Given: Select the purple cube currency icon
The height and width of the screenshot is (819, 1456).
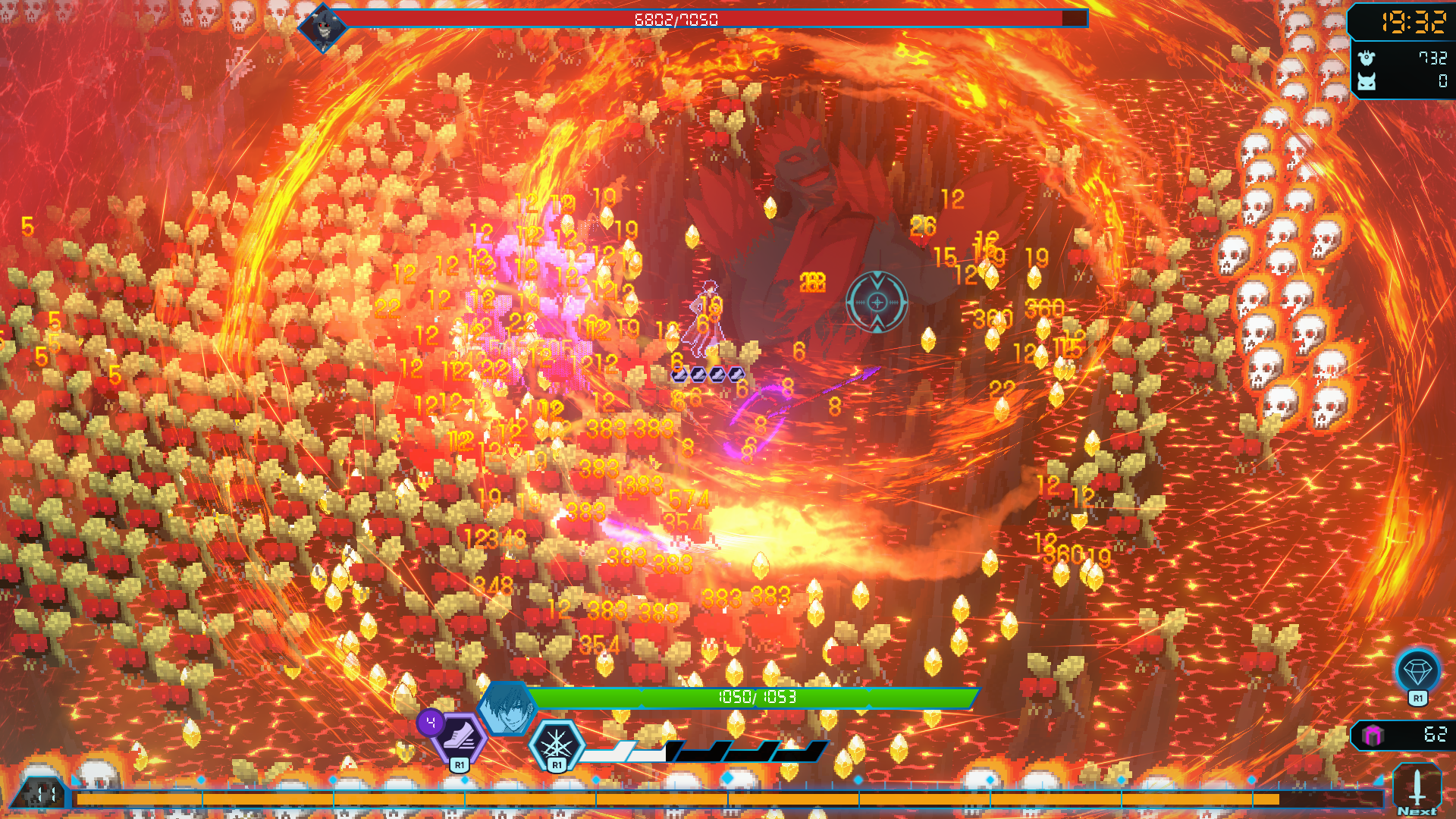Looking at the screenshot, I should (x=1373, y=735).
